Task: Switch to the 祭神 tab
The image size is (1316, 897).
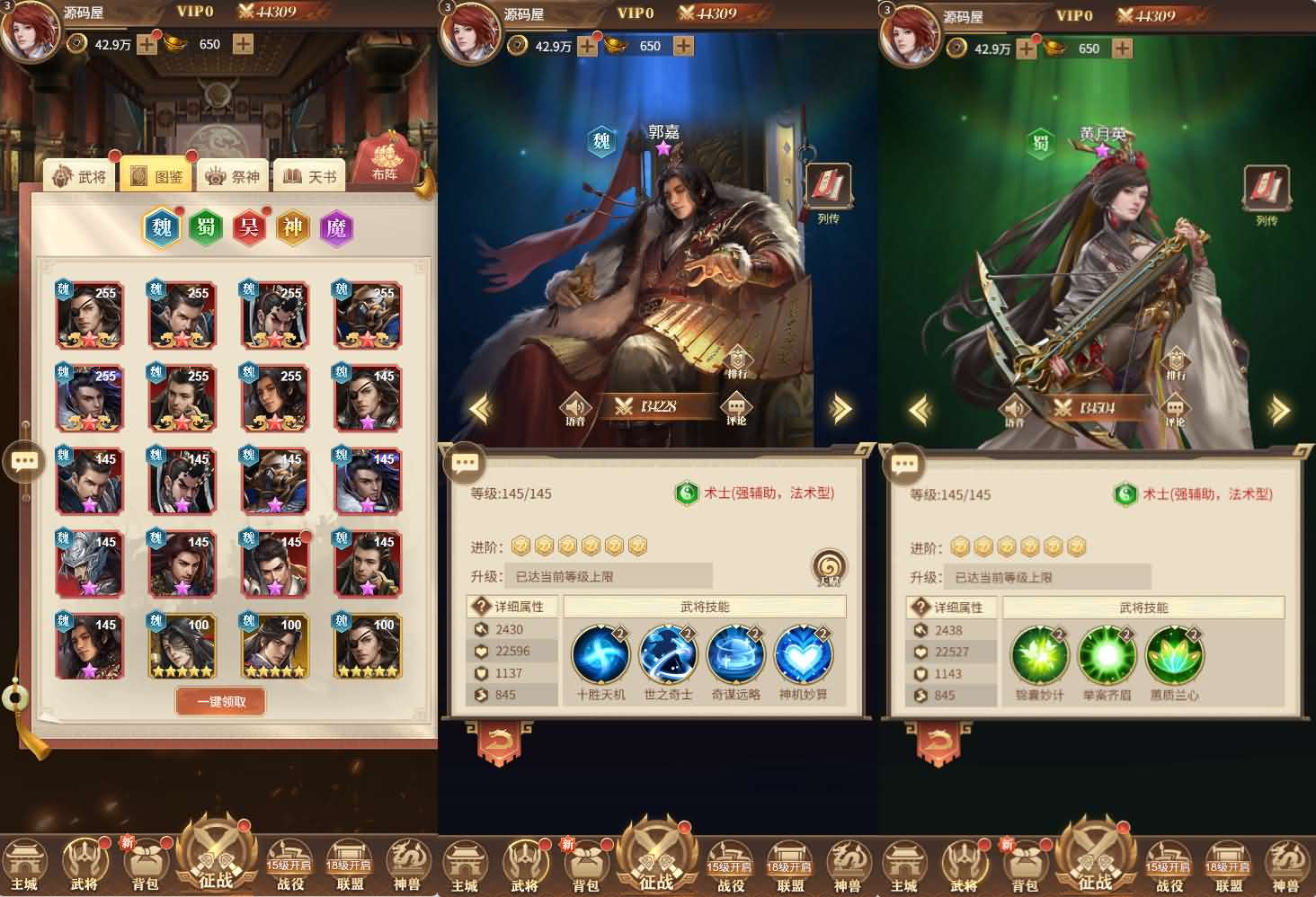Action: click(x=233, y=176)
